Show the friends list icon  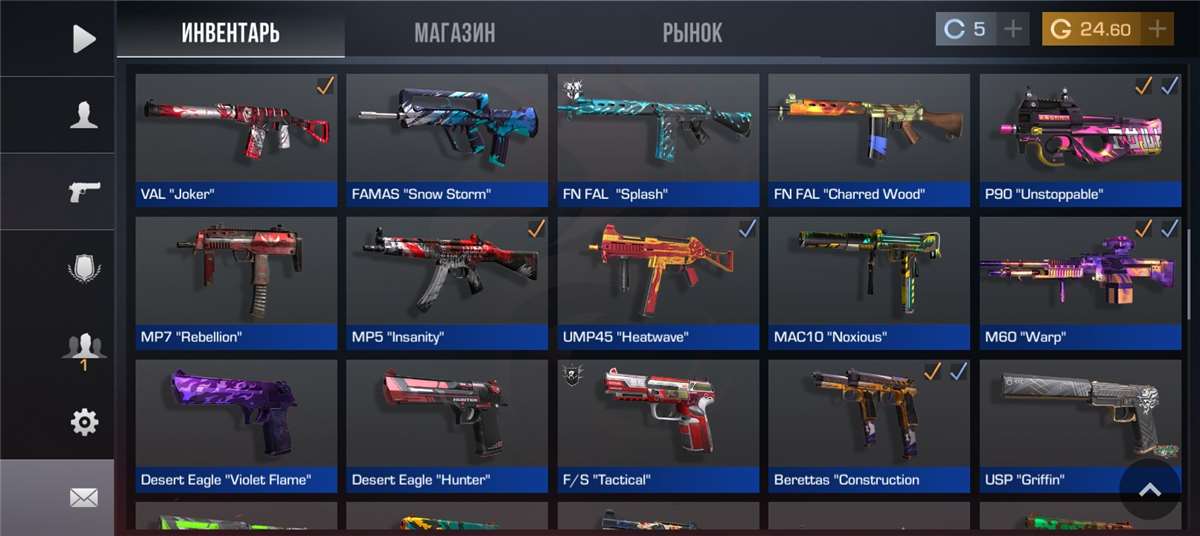pos(84,346)
